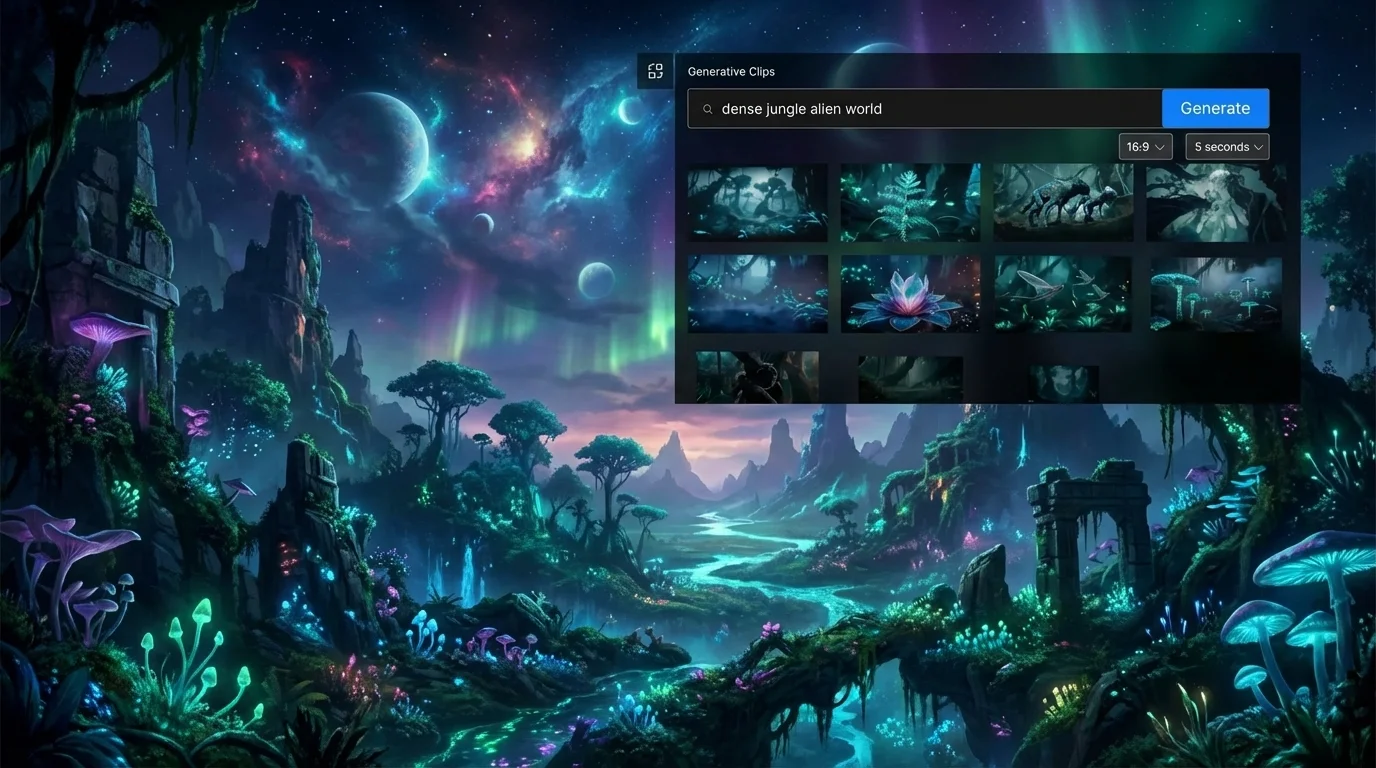The height and width of the screenshot is (768, 1376).
Task: Open the foggy blue jungle clearing clip
Action: (757, 293)
